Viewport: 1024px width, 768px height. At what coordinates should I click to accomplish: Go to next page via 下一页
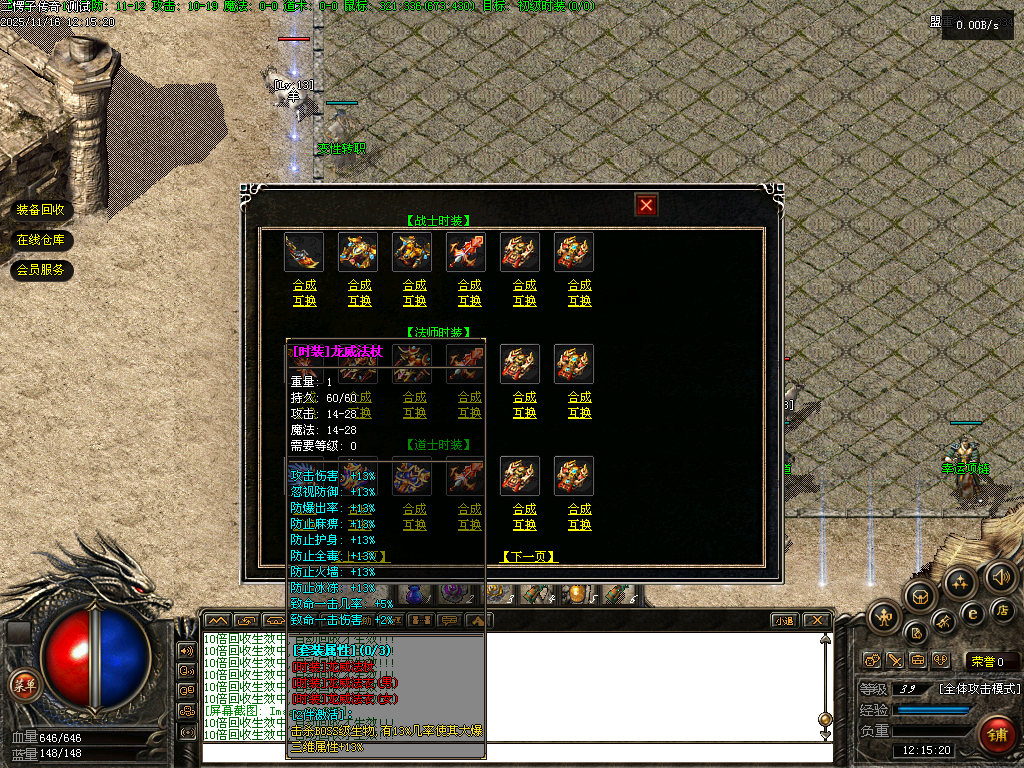tap(529, 557)
